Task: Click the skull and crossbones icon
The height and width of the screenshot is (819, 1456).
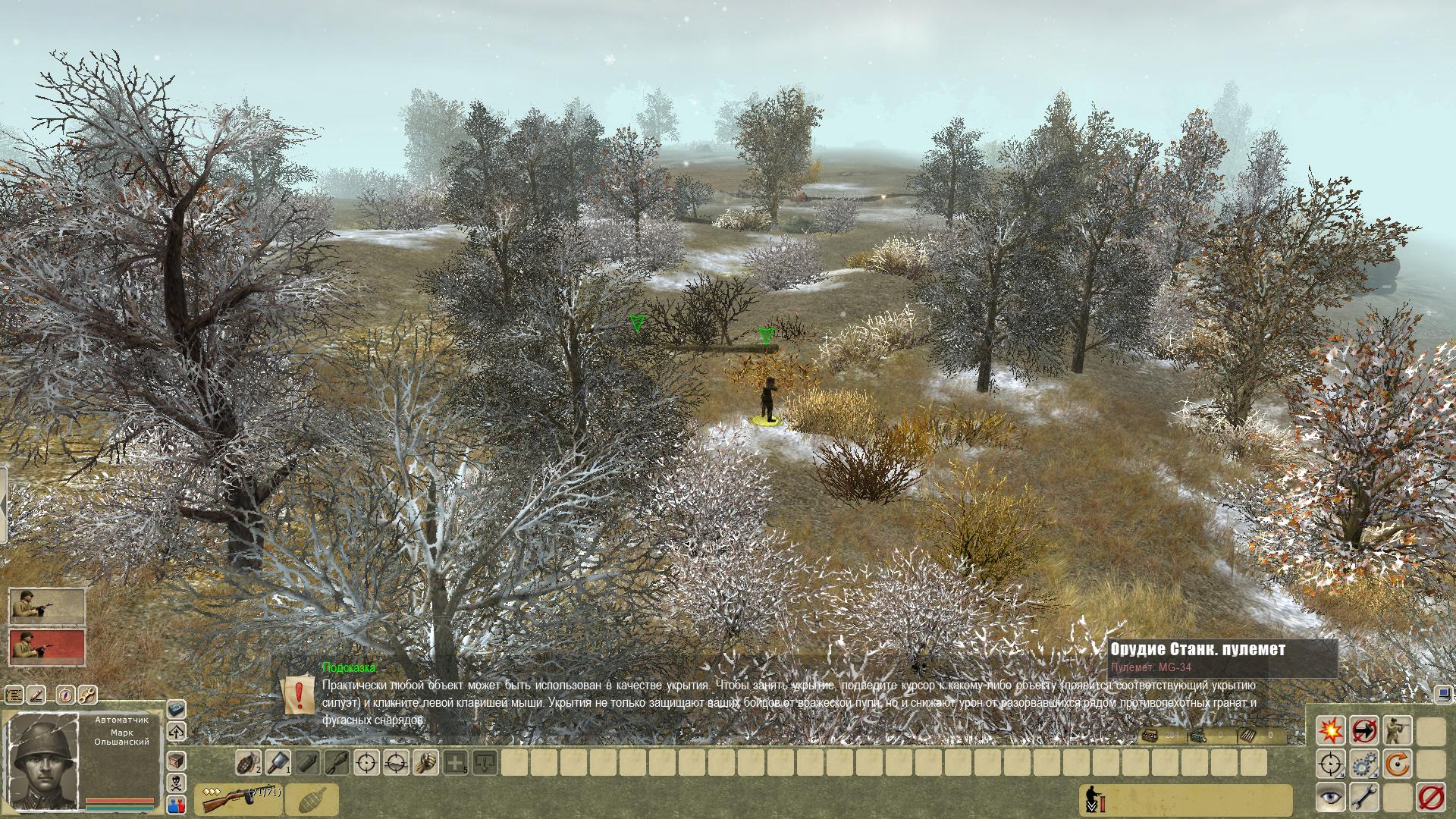Action: [x=176, y=783]
